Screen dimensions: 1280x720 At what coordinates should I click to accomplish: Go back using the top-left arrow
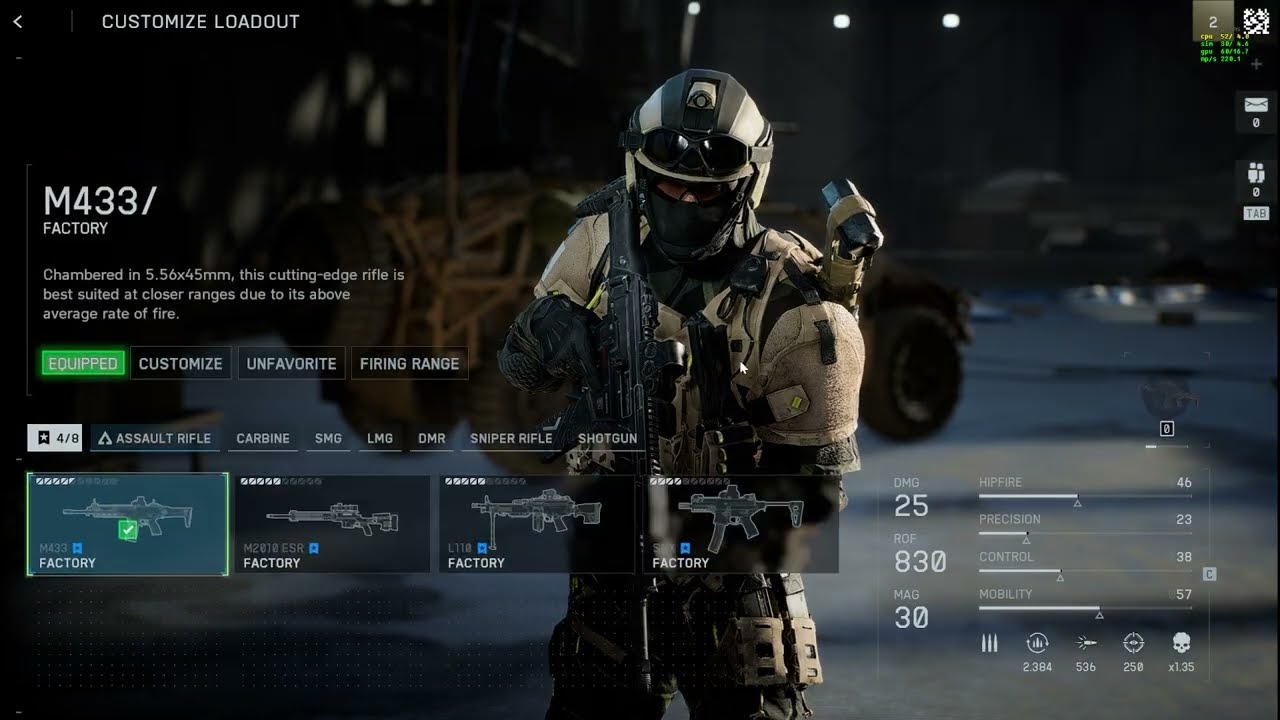(18, 22)
